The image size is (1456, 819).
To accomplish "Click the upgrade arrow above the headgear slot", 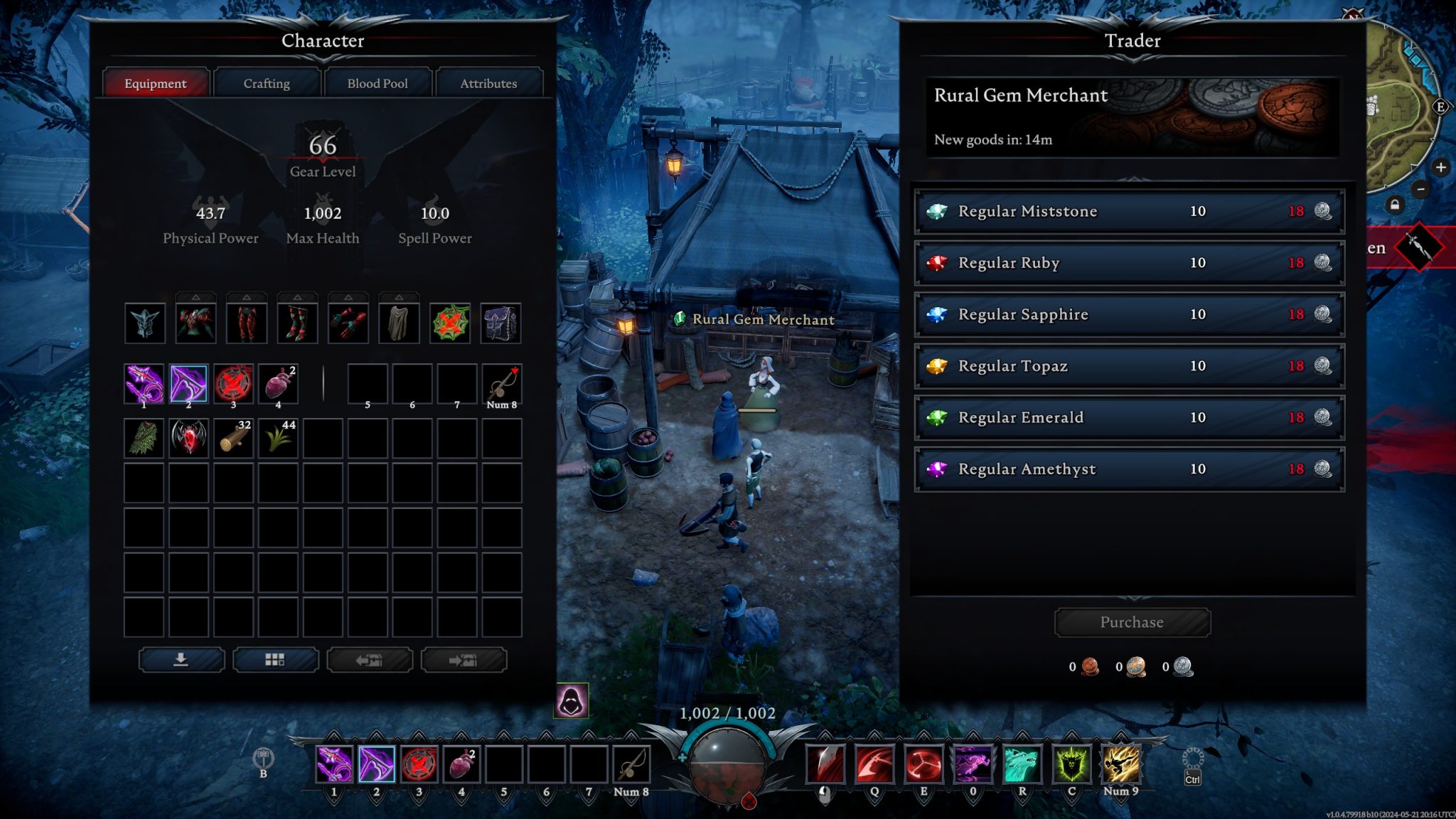I will pyautogui.click(x=146, y=297).
